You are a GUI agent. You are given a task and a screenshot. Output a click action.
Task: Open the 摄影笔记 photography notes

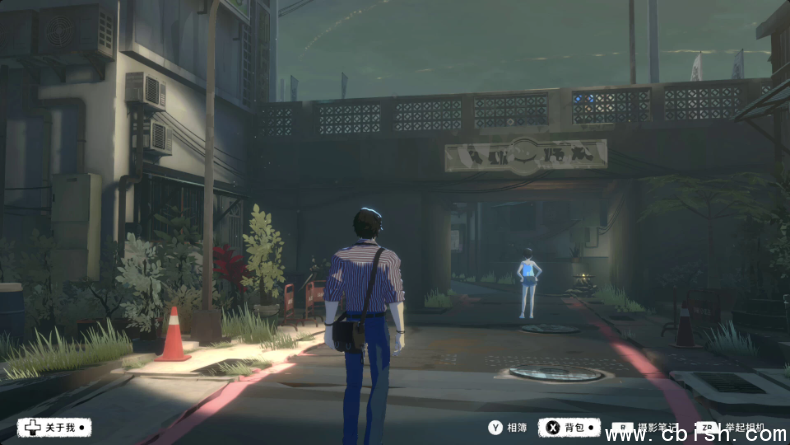coord(650,428)
